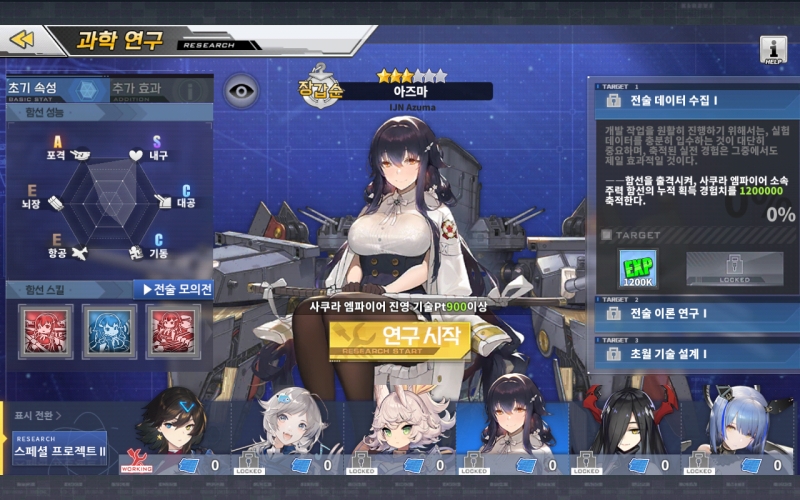Start research with the 연구 시작 button

click(399, 337)
